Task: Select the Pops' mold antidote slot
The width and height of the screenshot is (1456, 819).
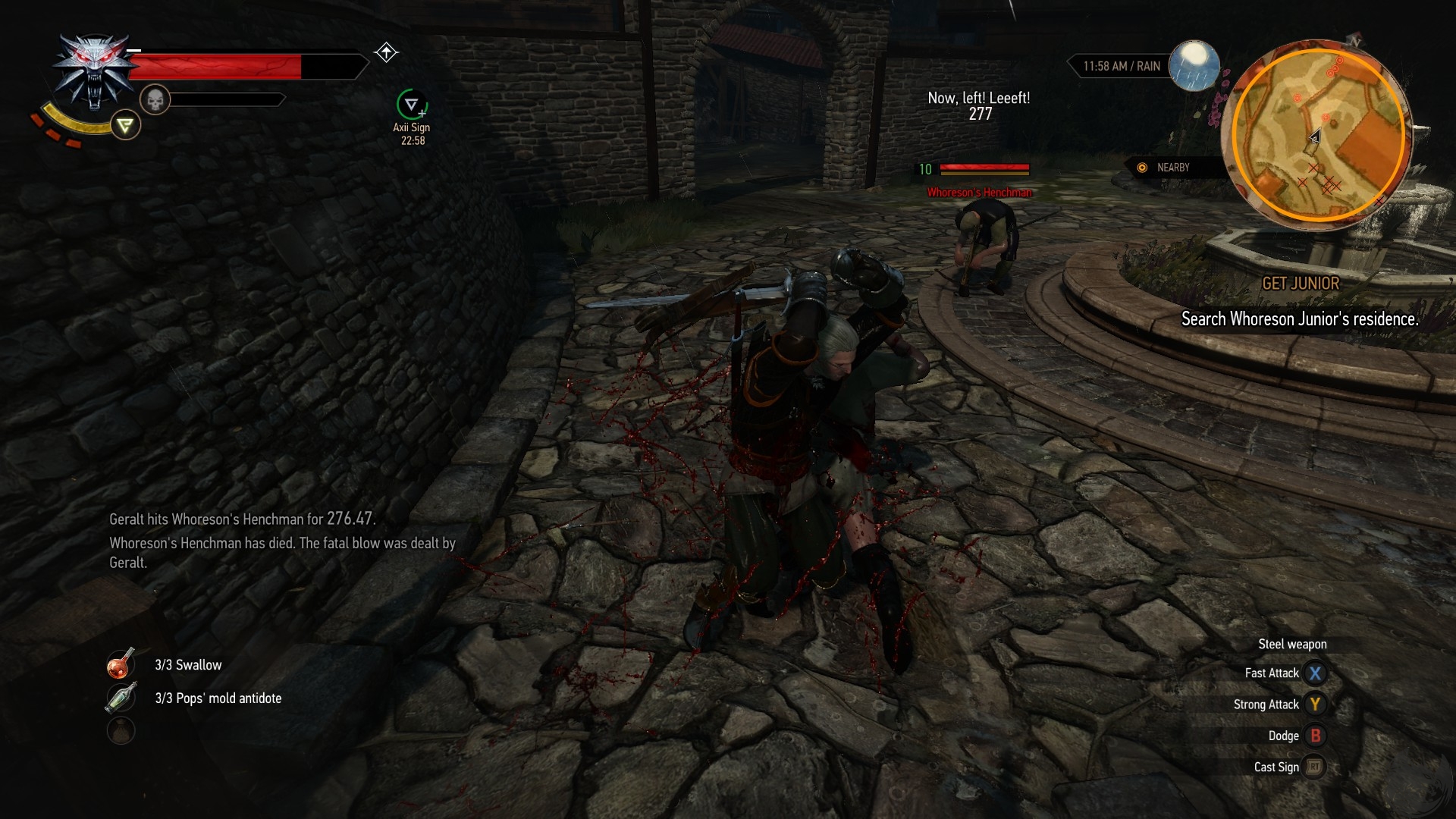Action: coord(121,698)
